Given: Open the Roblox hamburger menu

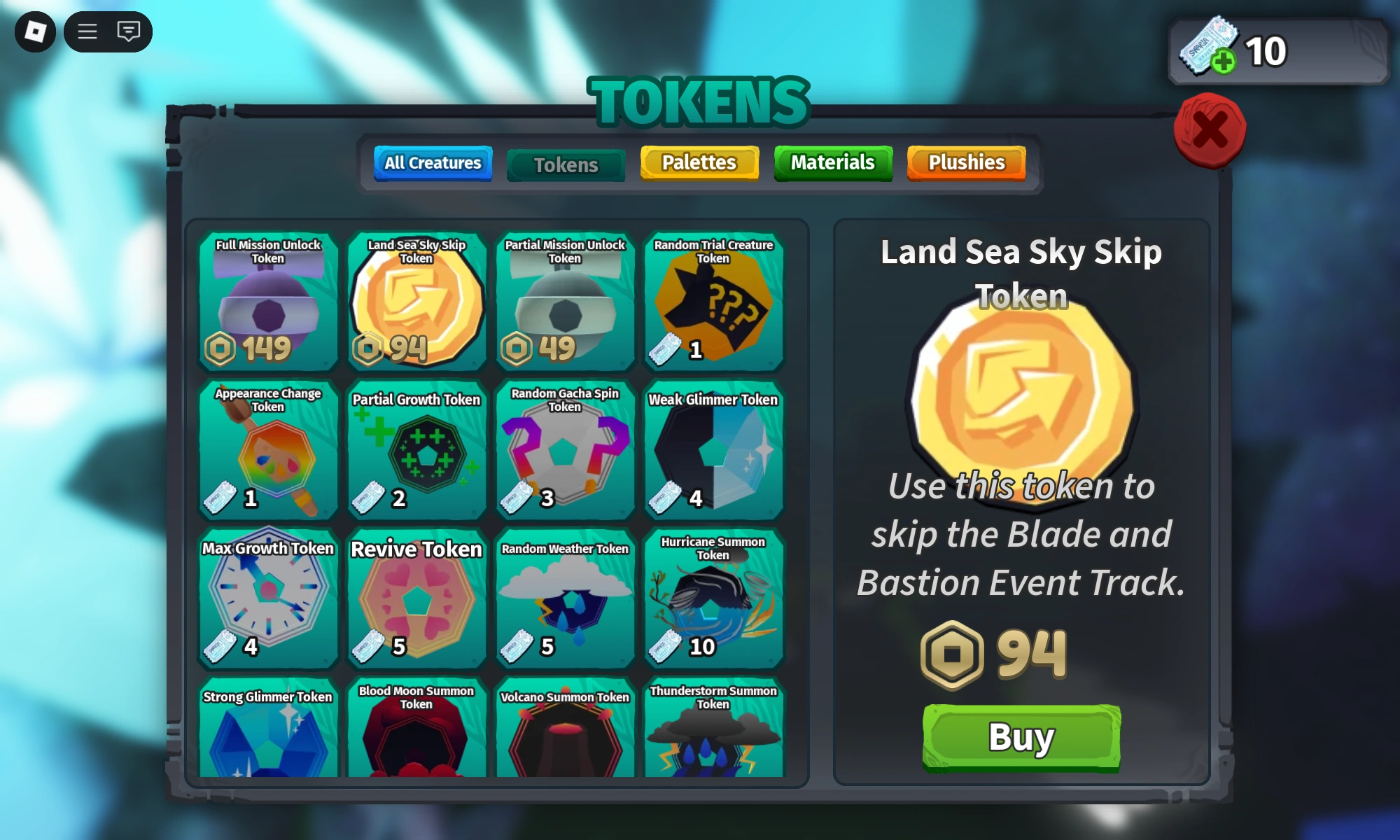Looking at the screenshot, I should click(x=87, y=31).
